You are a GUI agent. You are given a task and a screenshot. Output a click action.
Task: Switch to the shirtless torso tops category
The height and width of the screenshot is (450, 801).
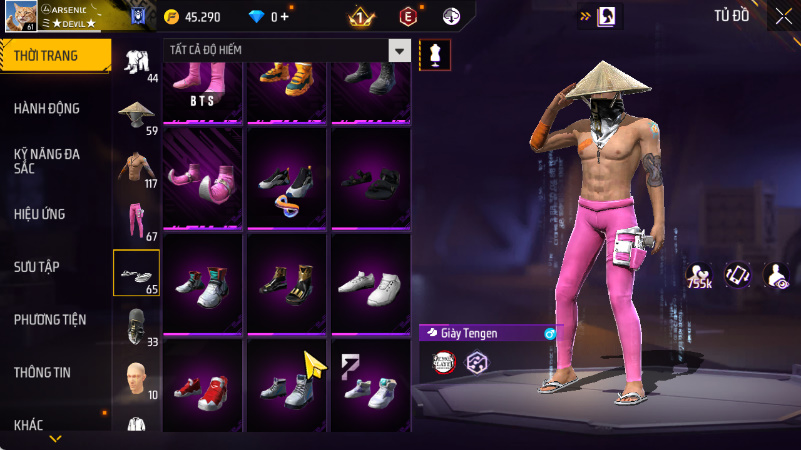click(x=136, y=166)
